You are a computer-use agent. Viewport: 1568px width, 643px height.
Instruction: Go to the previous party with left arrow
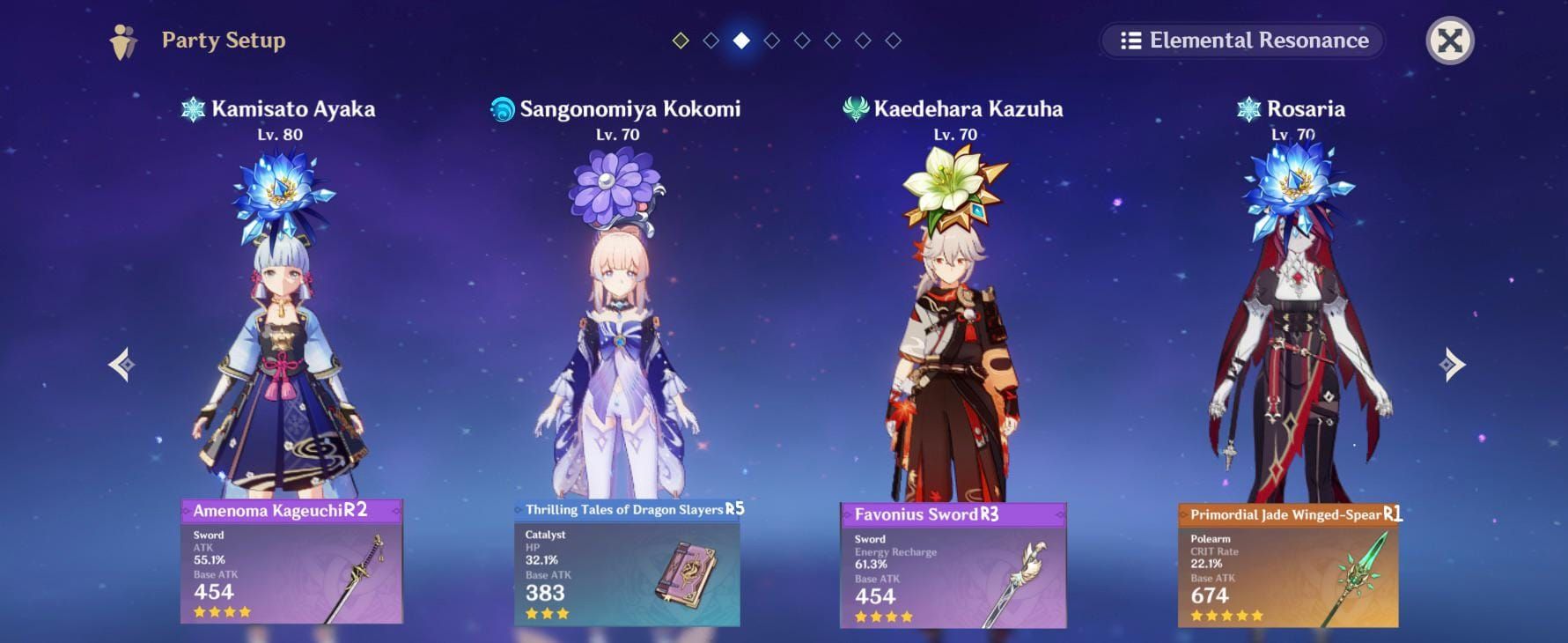tap(122, 365)
